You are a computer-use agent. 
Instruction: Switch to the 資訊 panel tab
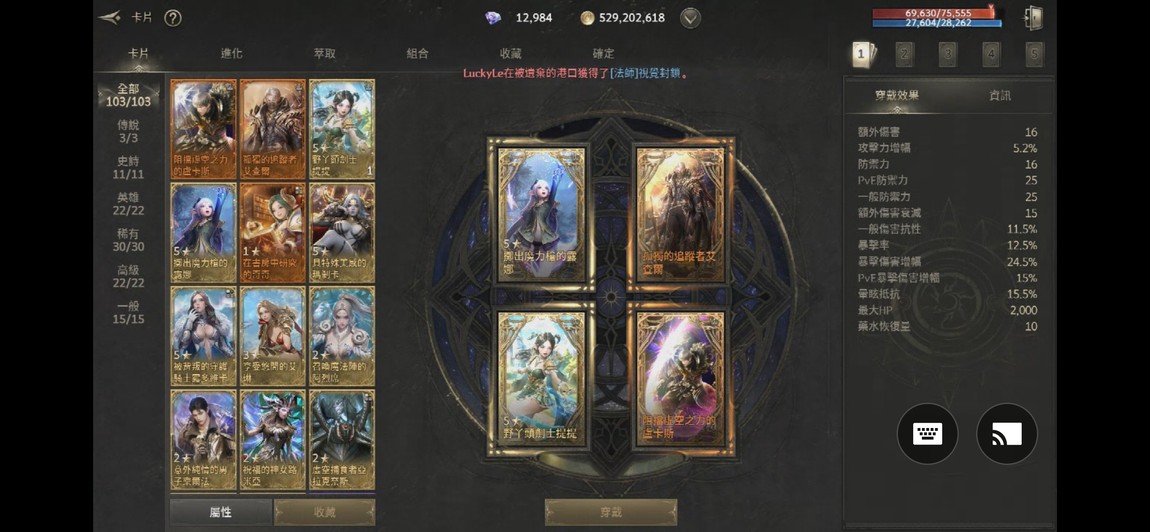pos(999,95)
